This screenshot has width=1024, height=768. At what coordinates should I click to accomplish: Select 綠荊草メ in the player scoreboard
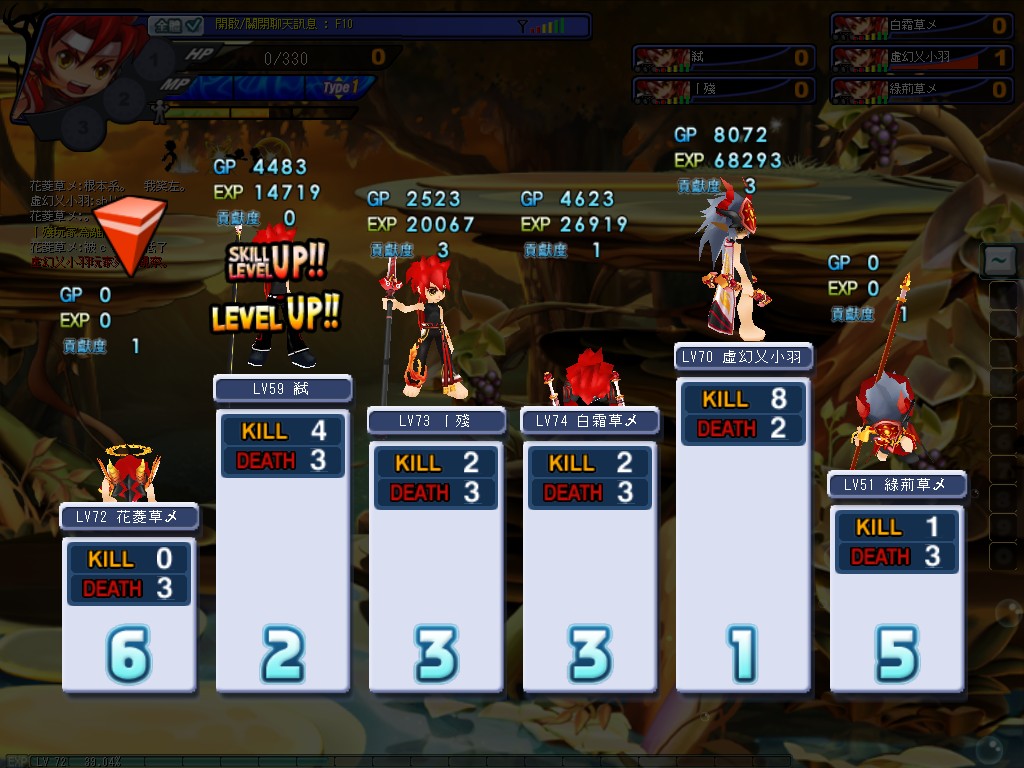click(x=920, y=90)
